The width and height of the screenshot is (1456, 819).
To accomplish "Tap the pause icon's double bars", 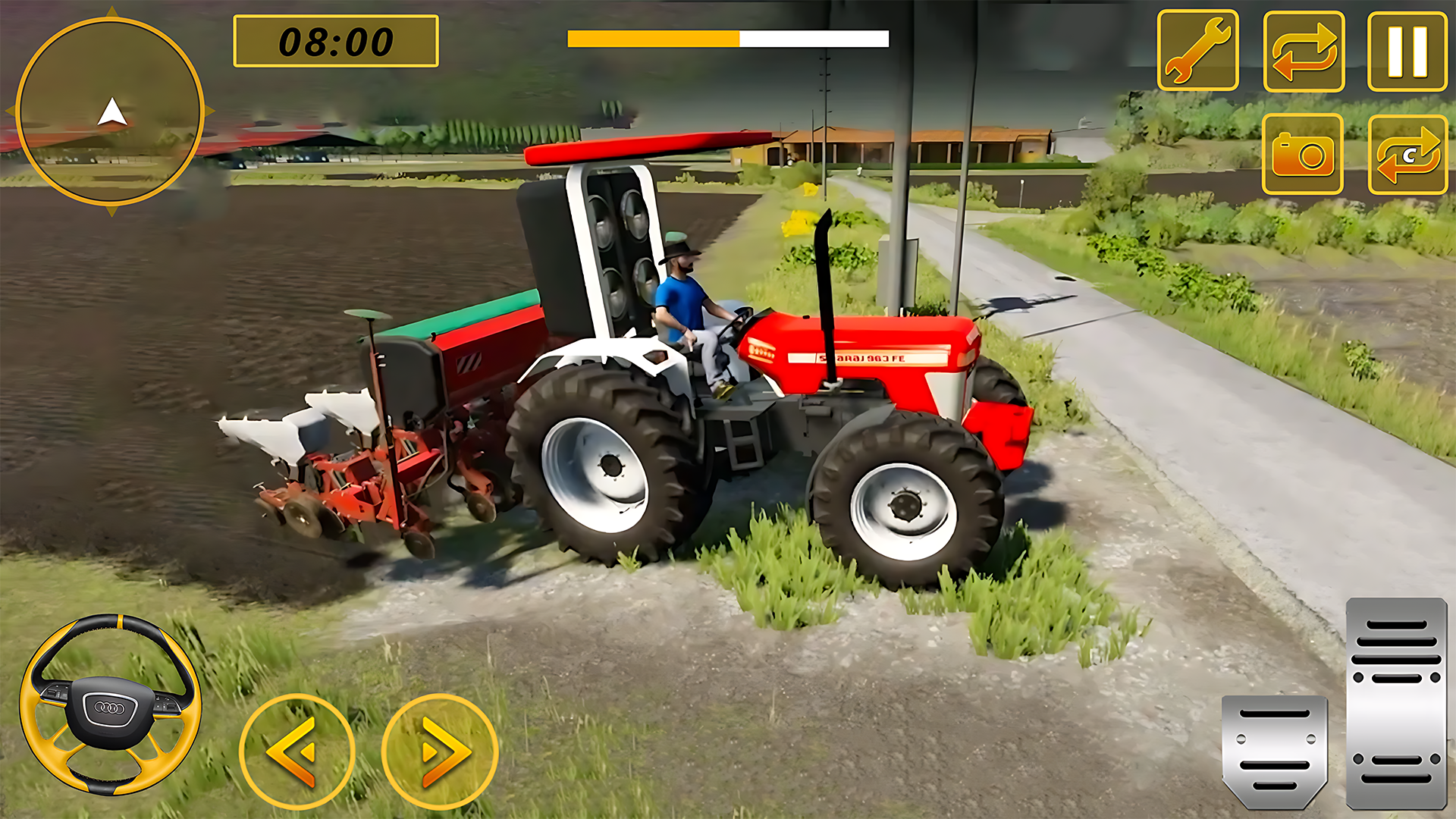I will 1407,49.
